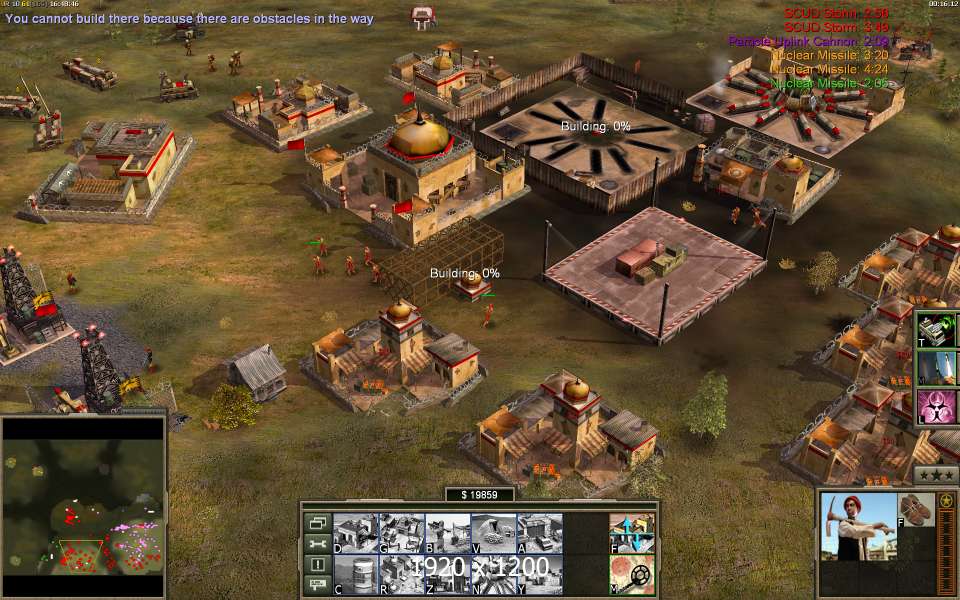Viewport: 960px width, 600px height.
Task: Activate the green-swirl building power shortcut
Action: 937,329
